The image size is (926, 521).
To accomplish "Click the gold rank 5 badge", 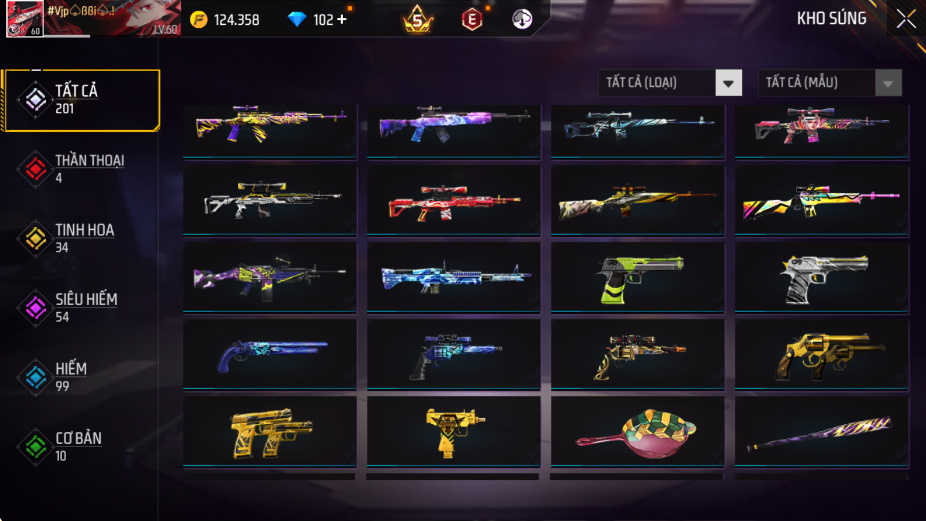I will coord(418,19).
